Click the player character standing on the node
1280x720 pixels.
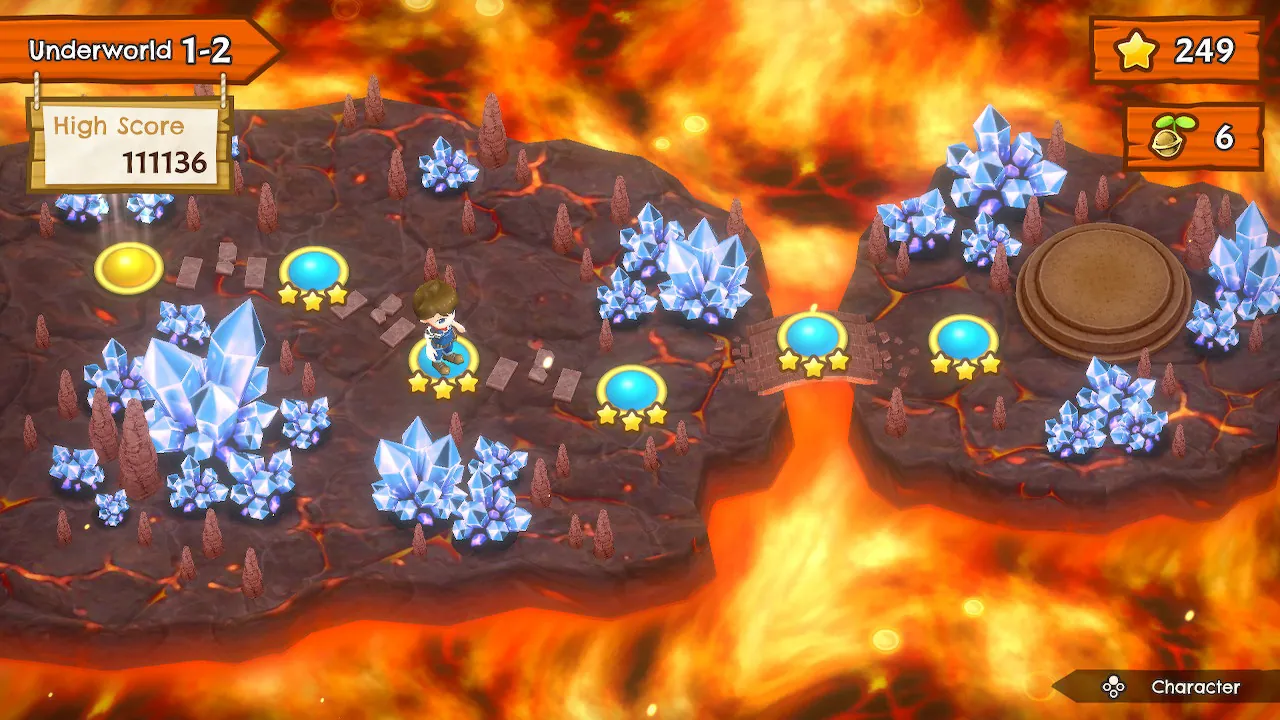tap(438, 320)
